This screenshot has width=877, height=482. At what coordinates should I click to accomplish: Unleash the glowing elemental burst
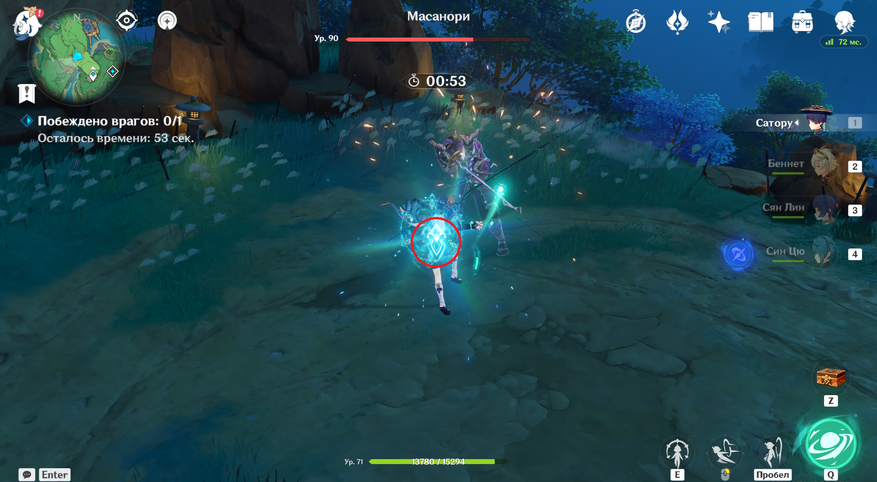pyautogui.click(x=830, y=443)
